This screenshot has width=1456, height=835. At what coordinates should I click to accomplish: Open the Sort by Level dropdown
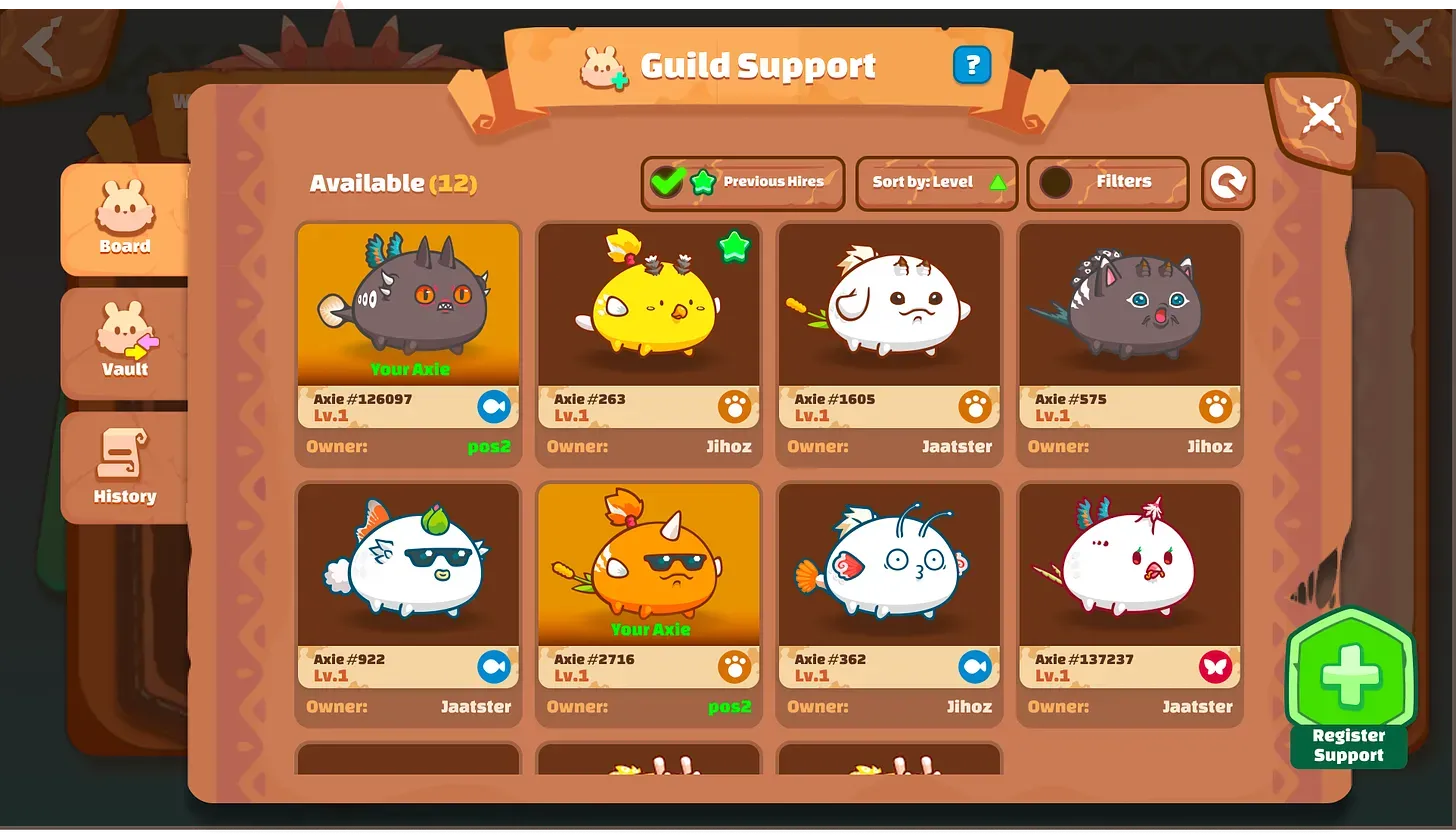pyautogui.click(x=935, y=182)
